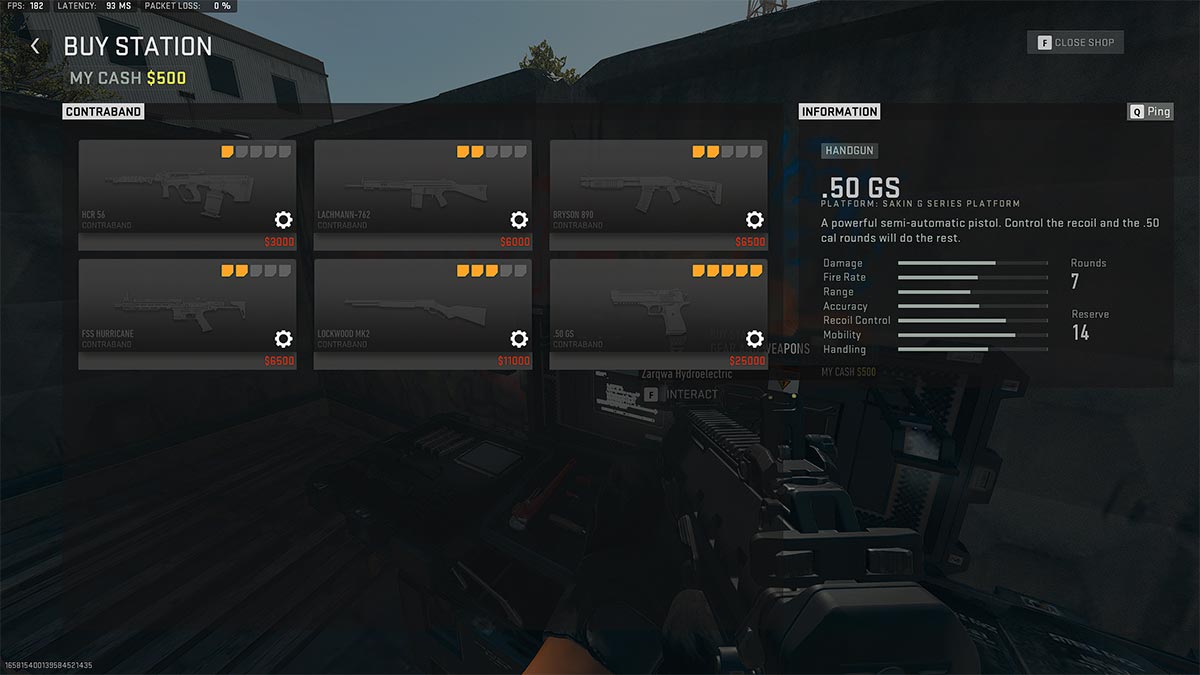Close the shop with the Close Shop button
1200x675 pixels.
[x=1076, y=43]
